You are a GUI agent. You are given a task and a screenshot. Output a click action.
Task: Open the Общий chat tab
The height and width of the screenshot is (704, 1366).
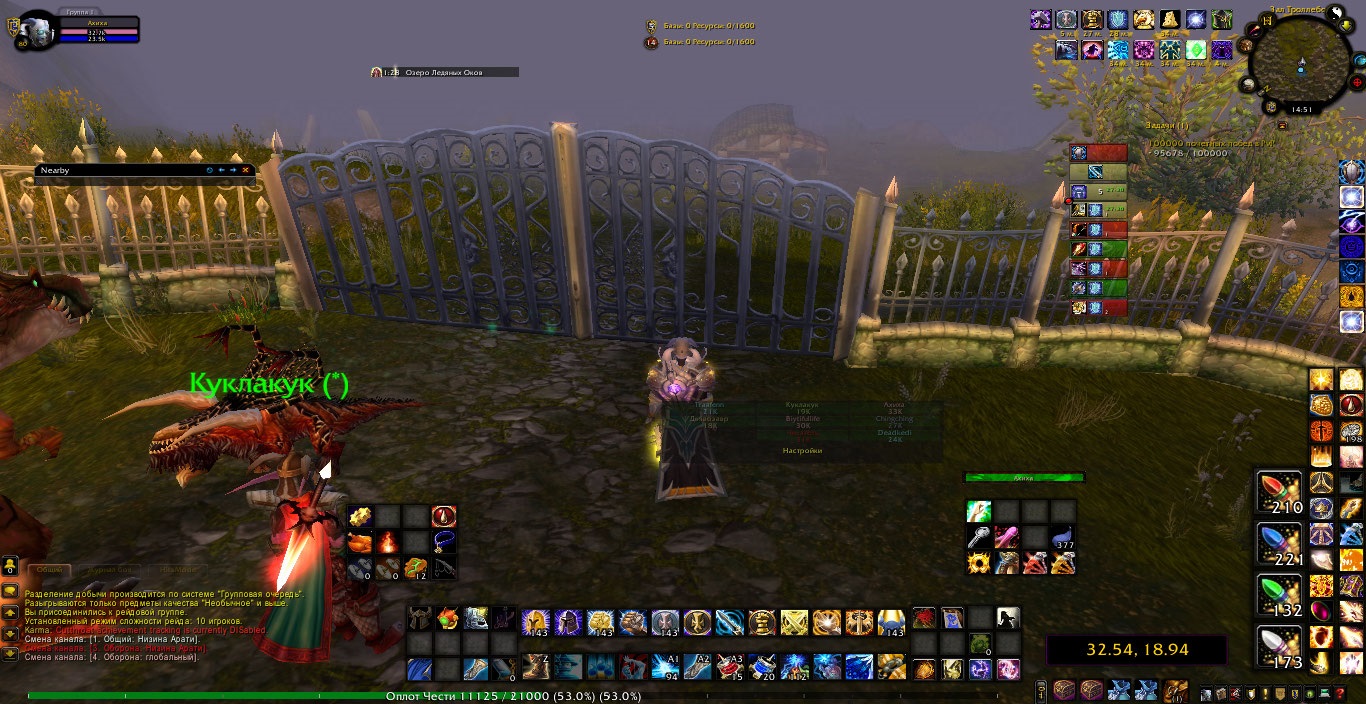(50, 569)
